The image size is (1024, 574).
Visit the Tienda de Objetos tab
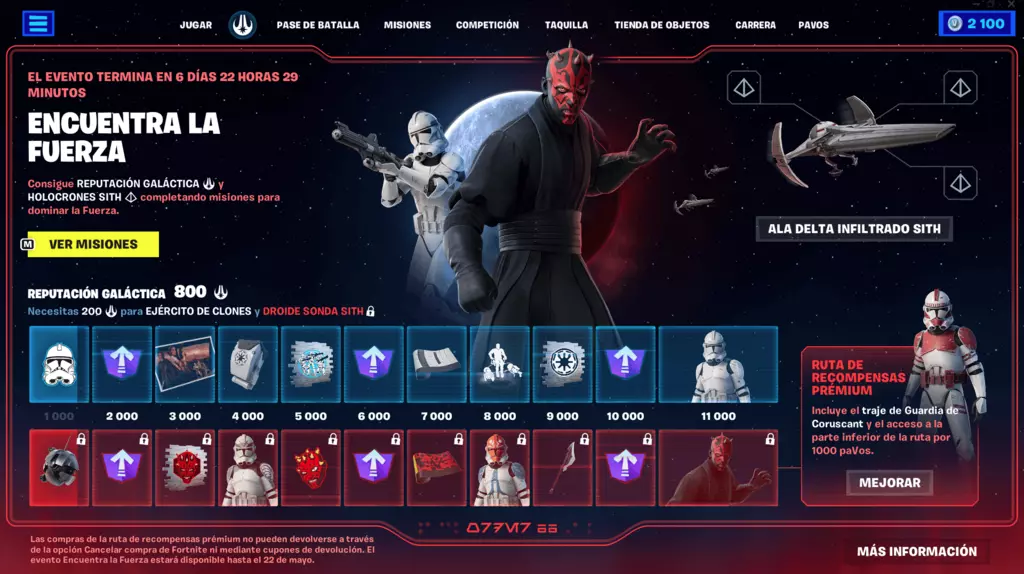pyautogui.click(x=661, y=25)
